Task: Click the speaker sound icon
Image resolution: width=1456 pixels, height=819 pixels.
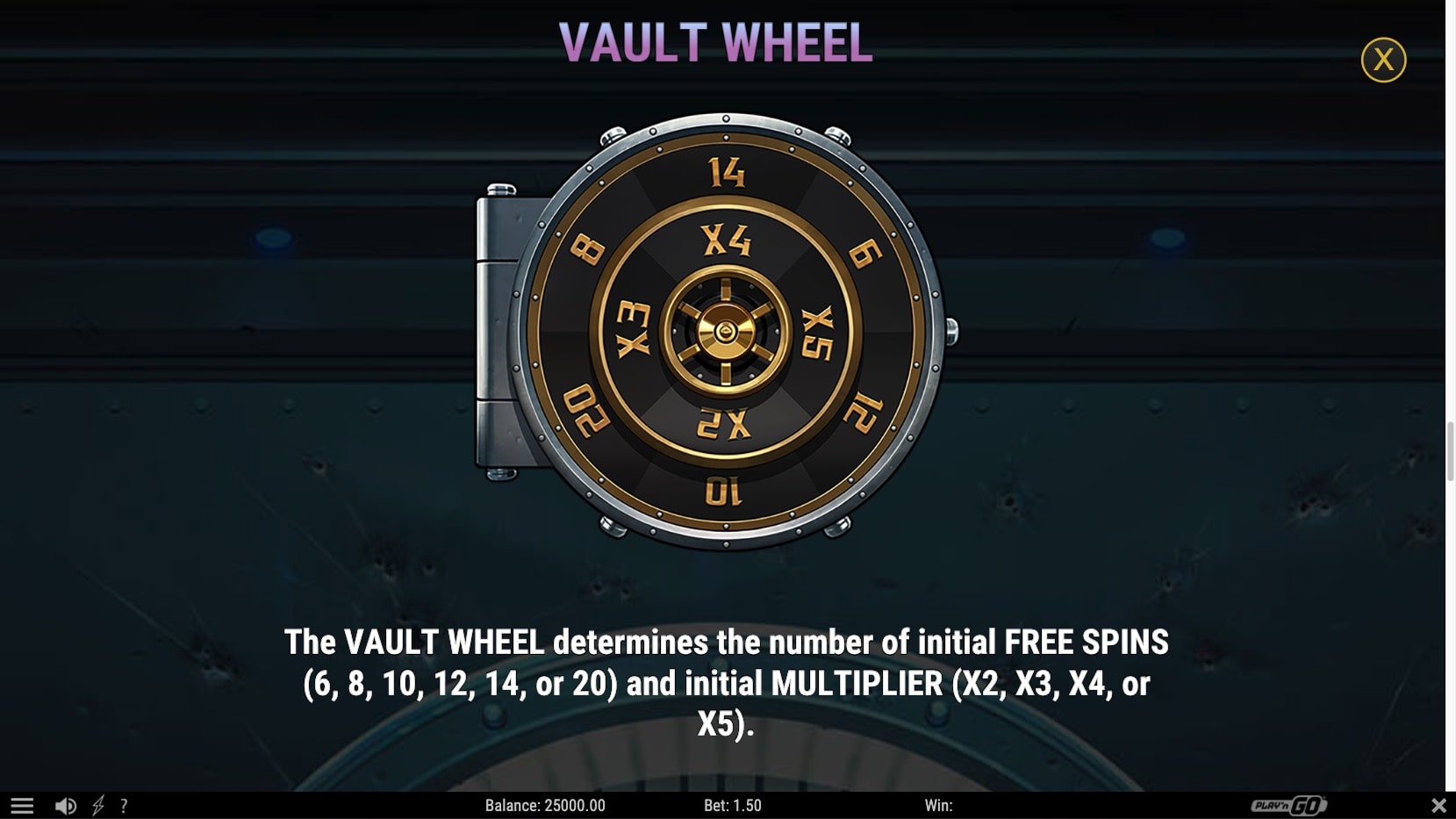Action: click(64, 804)
